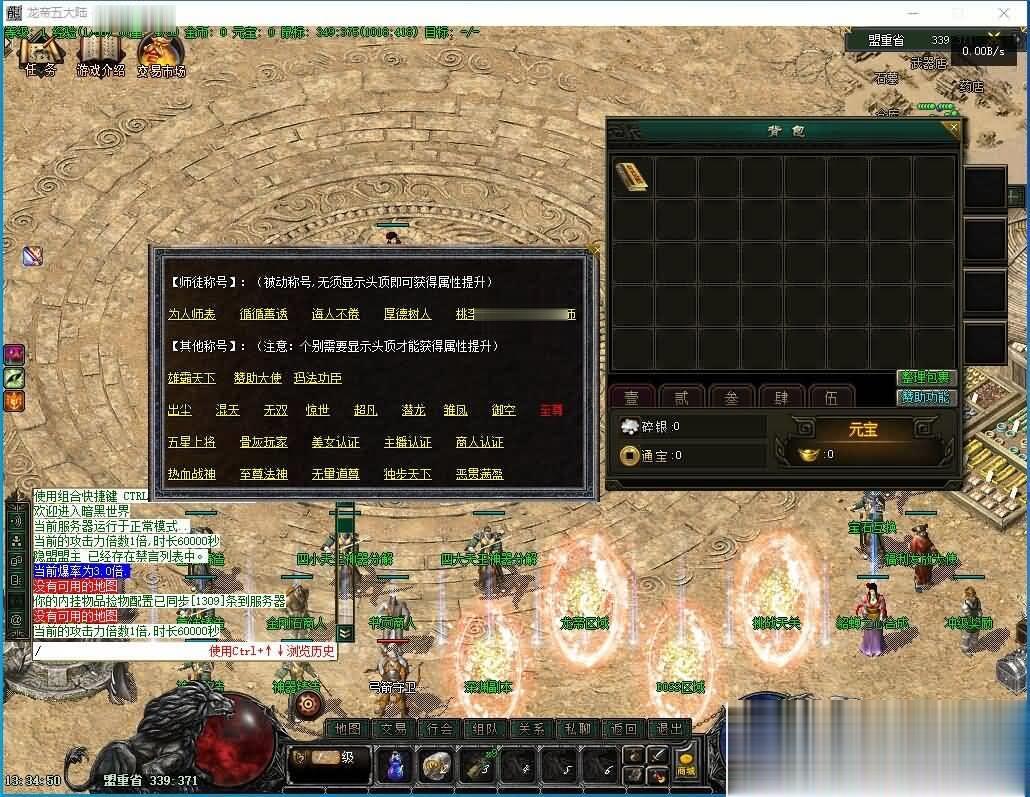Choose the 为人师表 title link

[192, 314]
